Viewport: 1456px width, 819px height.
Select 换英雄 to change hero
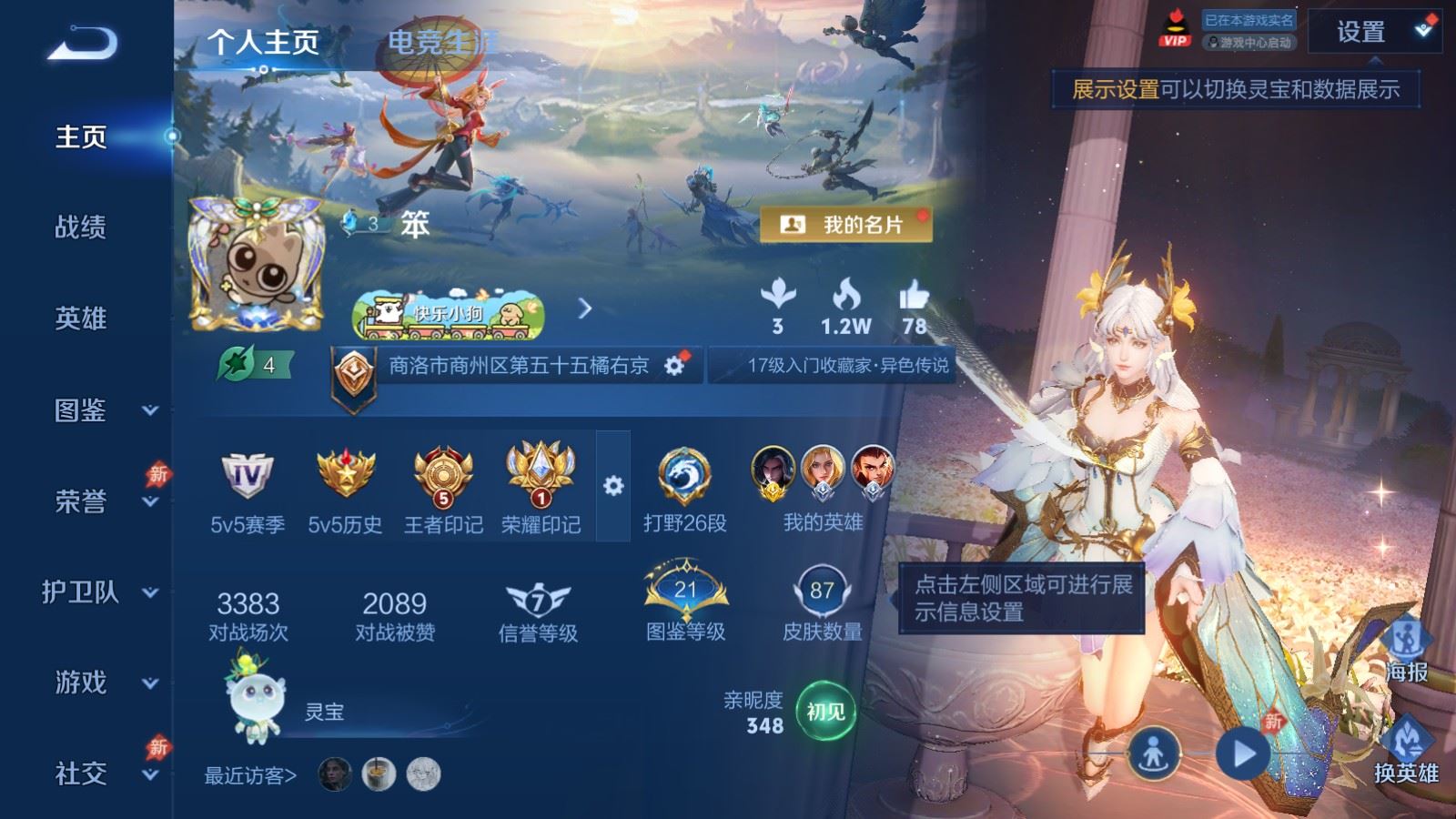point(1406,750)
